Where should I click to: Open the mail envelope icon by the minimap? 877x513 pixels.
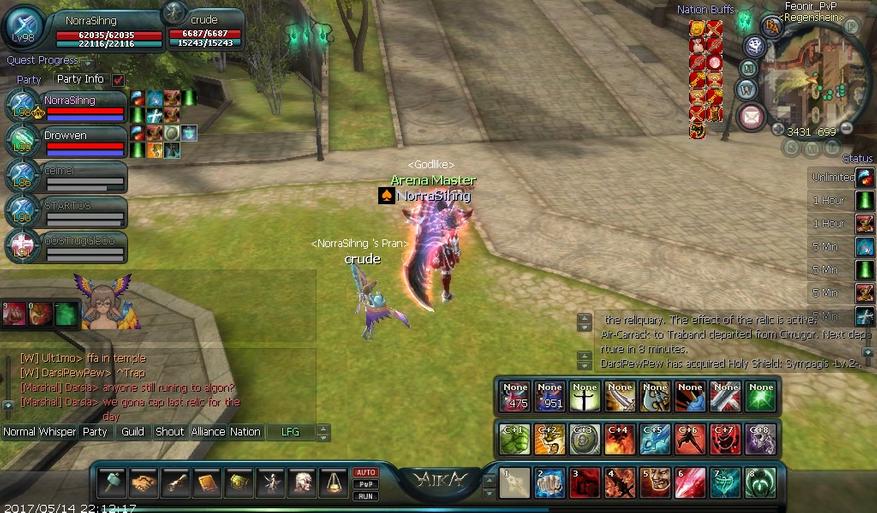(750, 117)
